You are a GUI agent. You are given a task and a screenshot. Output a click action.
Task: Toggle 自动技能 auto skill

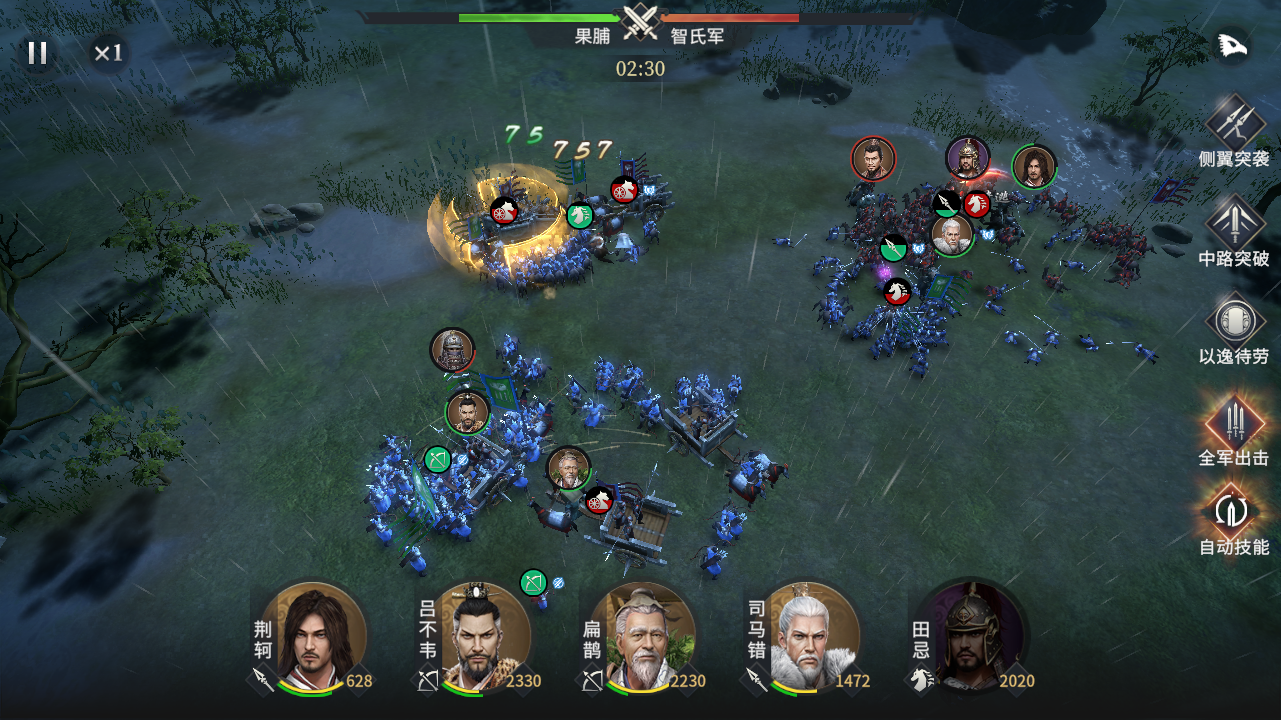[x=1234, y=510]
